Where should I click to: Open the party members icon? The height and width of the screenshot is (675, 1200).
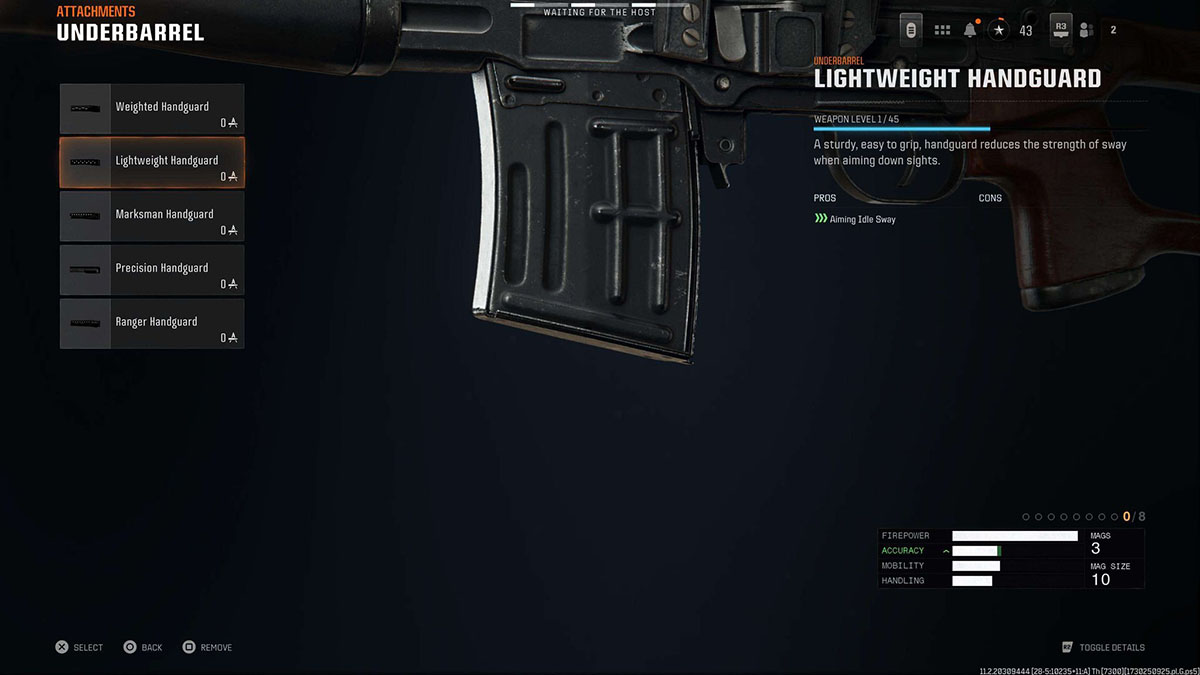1088,30
